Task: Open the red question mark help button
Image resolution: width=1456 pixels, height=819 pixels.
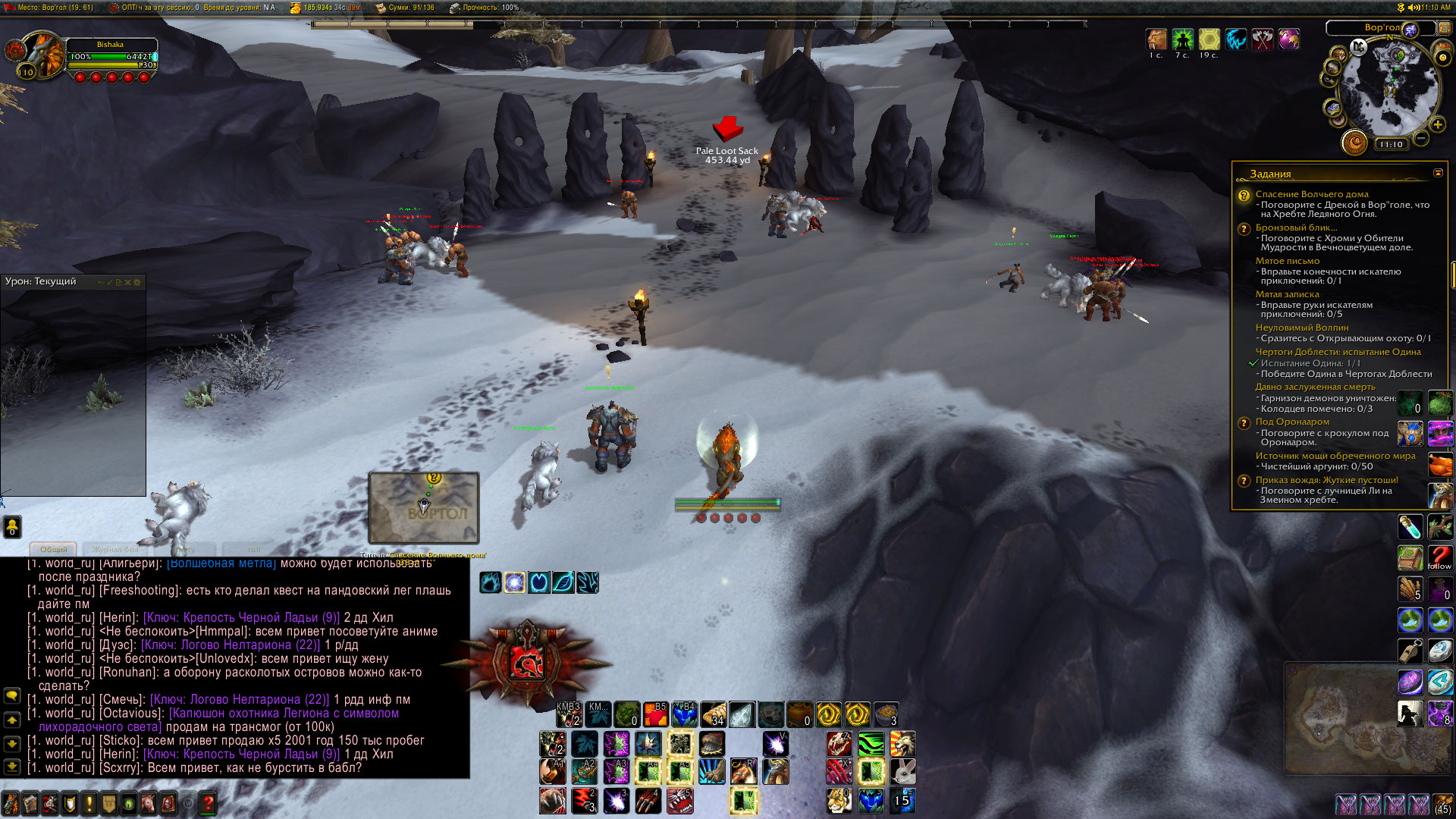Action: point(209,803)
